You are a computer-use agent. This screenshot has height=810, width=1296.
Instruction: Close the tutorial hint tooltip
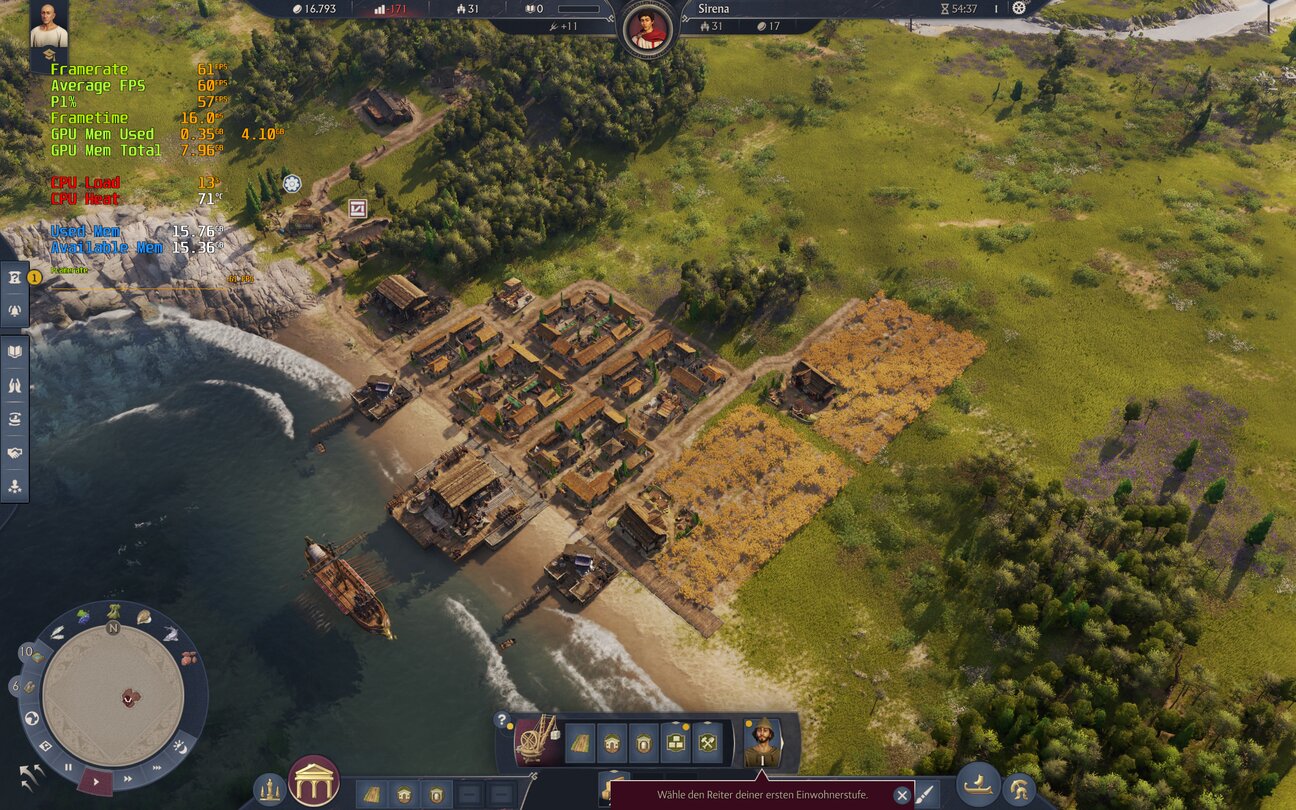(902, 795)
